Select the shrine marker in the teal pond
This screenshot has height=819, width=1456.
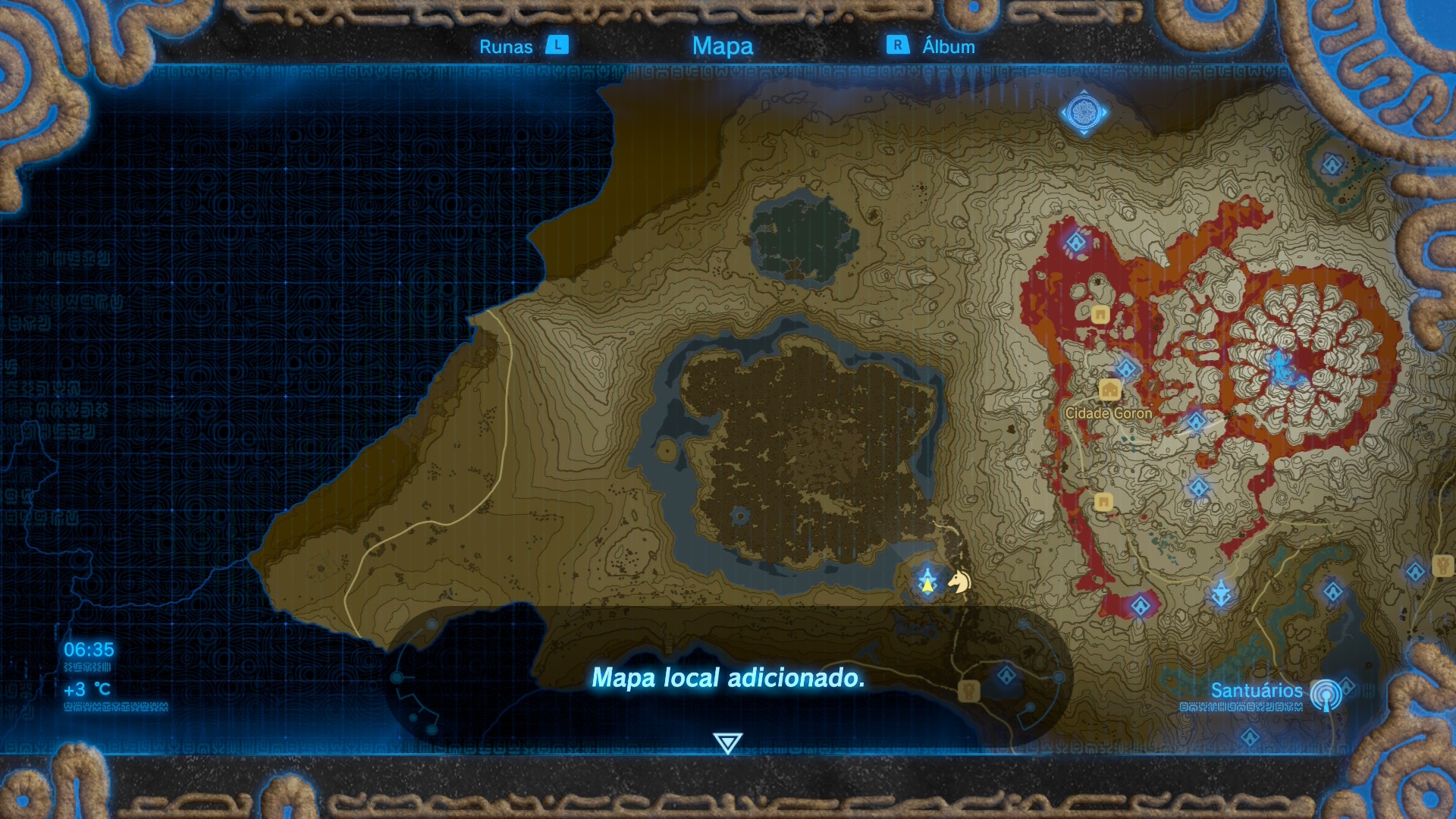coord(1332,165)
